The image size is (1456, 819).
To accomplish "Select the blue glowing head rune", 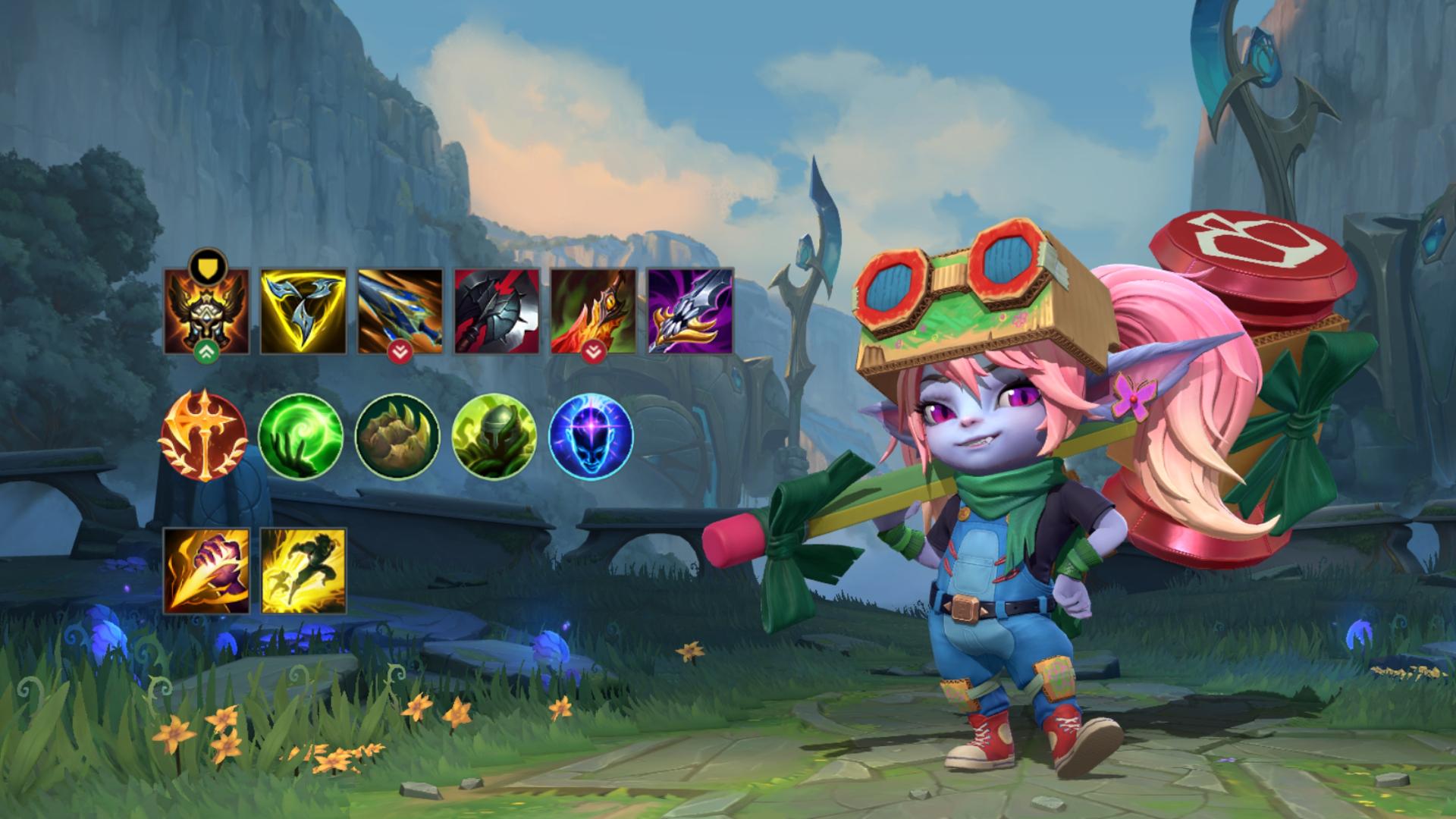I will [590, 436].
